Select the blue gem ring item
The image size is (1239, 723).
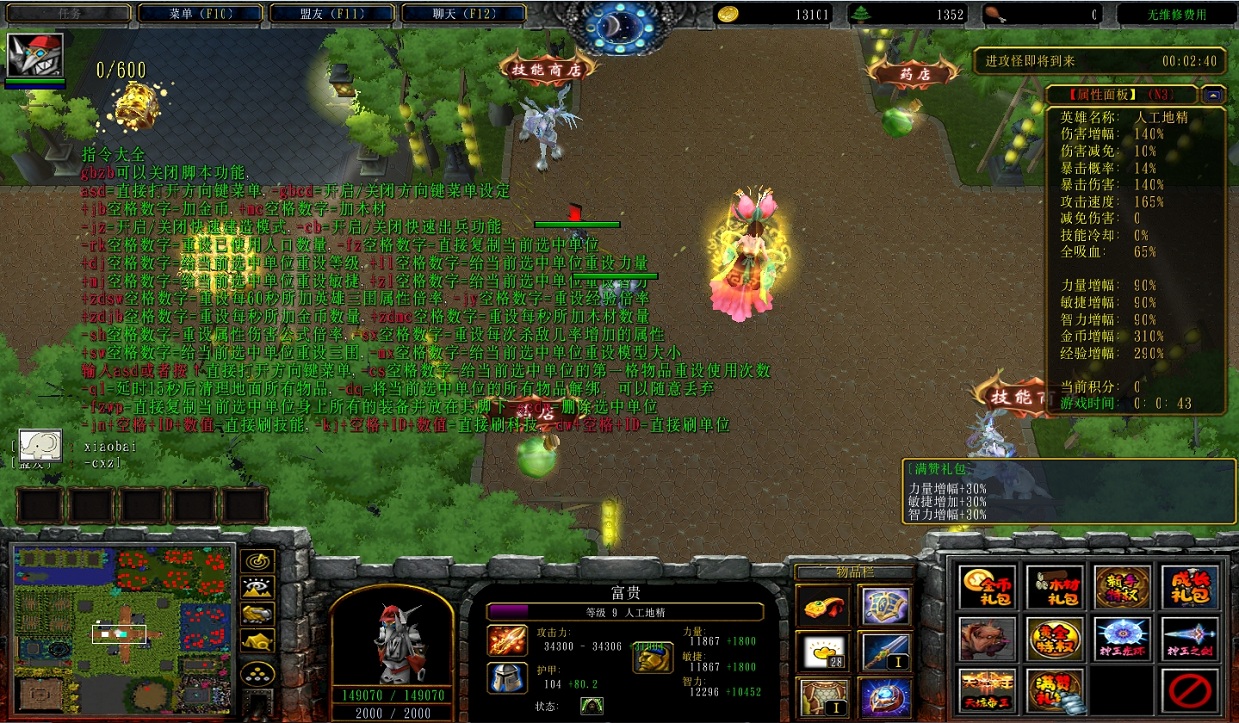[885, 697]
